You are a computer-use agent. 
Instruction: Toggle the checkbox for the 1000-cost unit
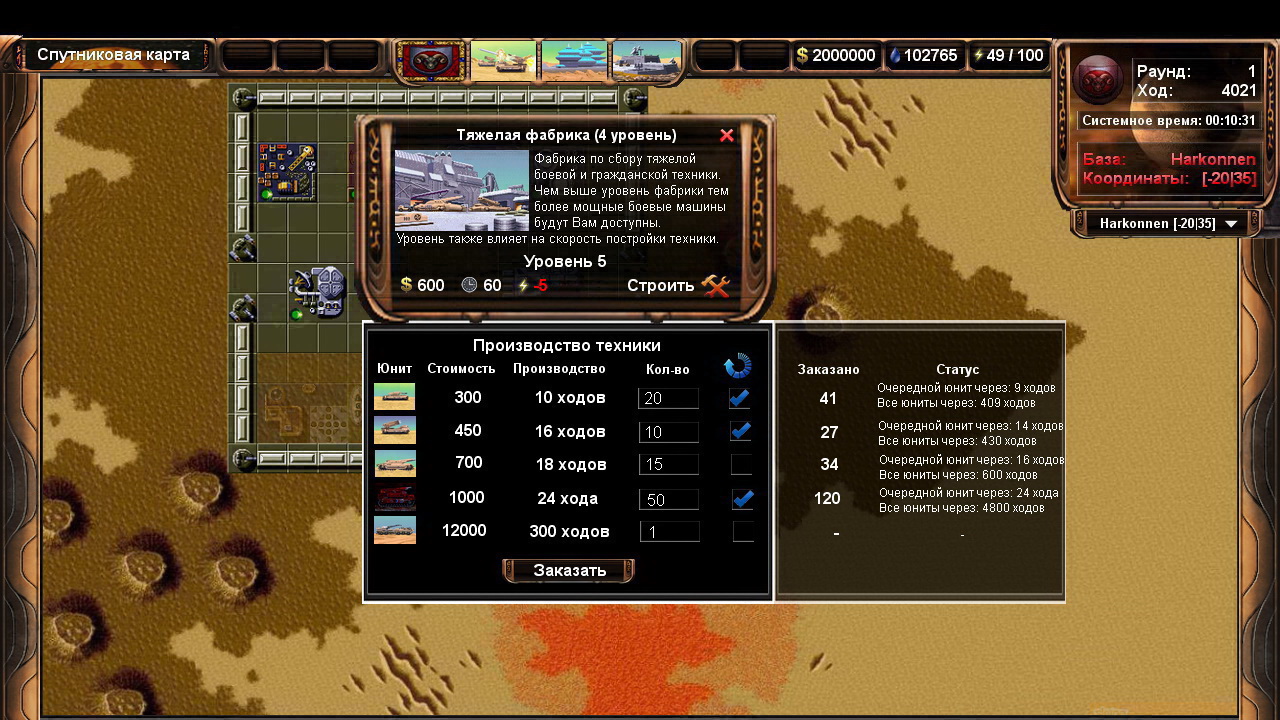(x=742, y=498)
